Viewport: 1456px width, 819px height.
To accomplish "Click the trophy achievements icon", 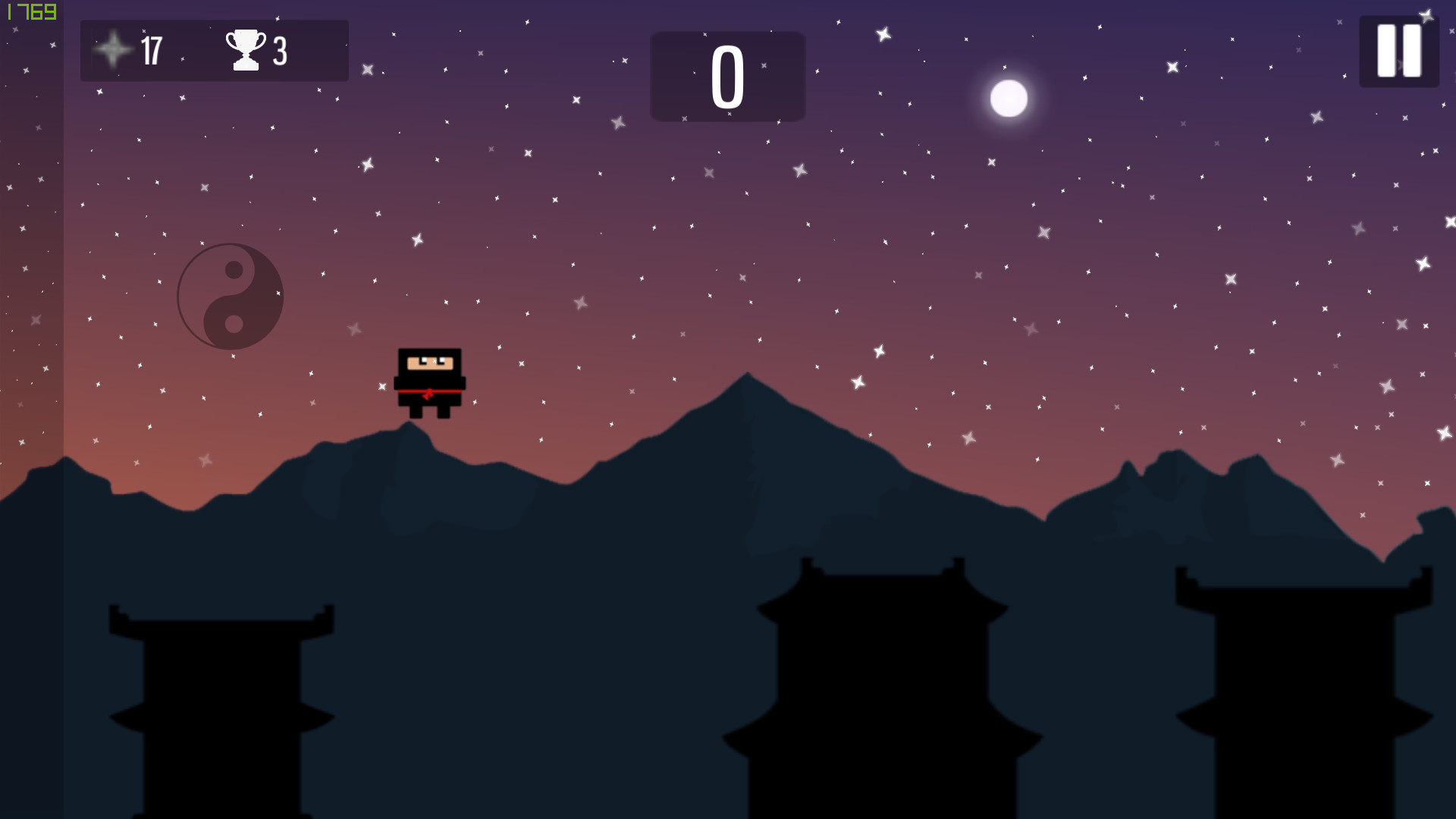I will 245,50.
